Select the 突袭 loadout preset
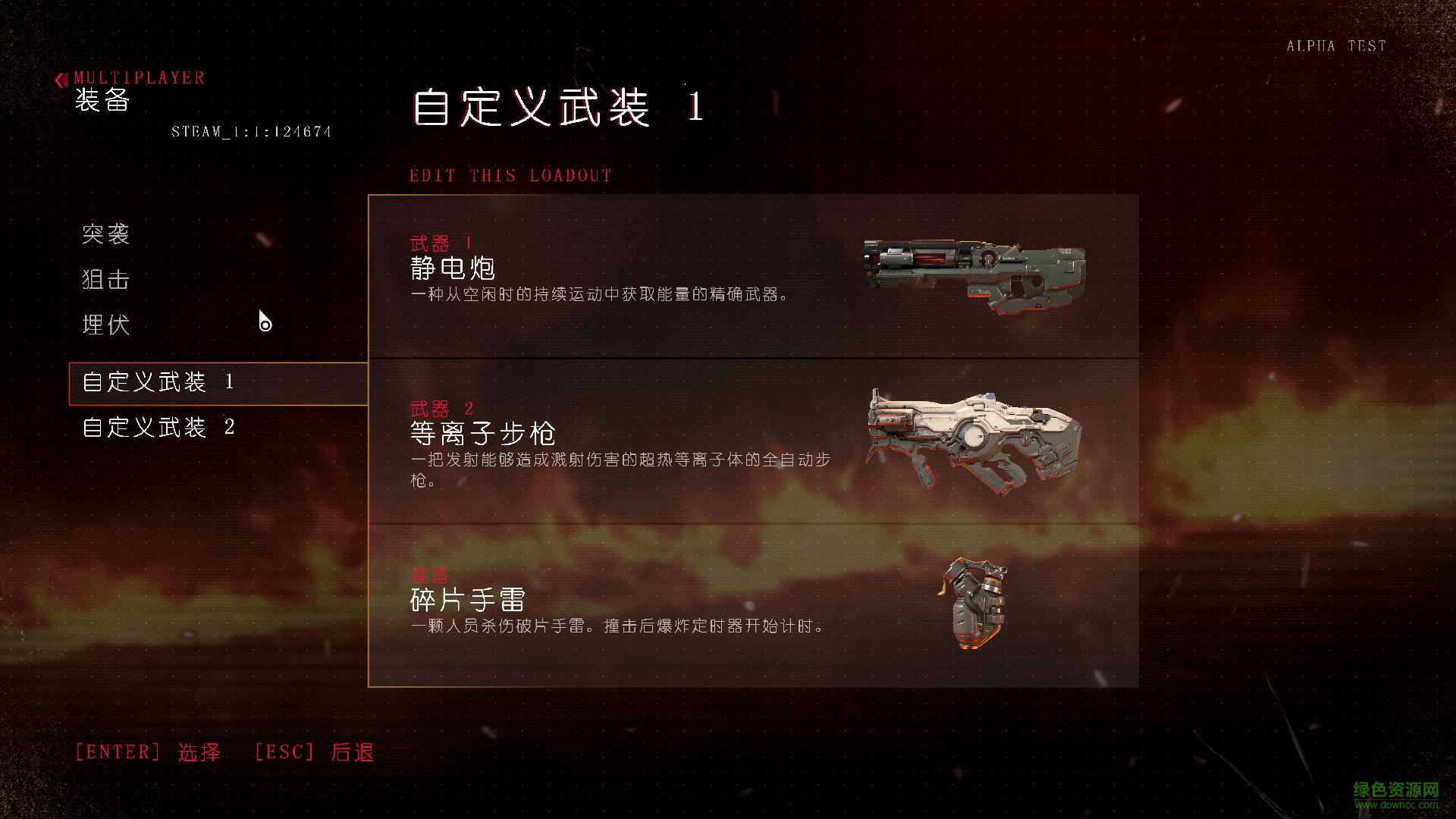The height and width of the screenshot is (819, 1456). pyautogui.click(x=105, y=235)
